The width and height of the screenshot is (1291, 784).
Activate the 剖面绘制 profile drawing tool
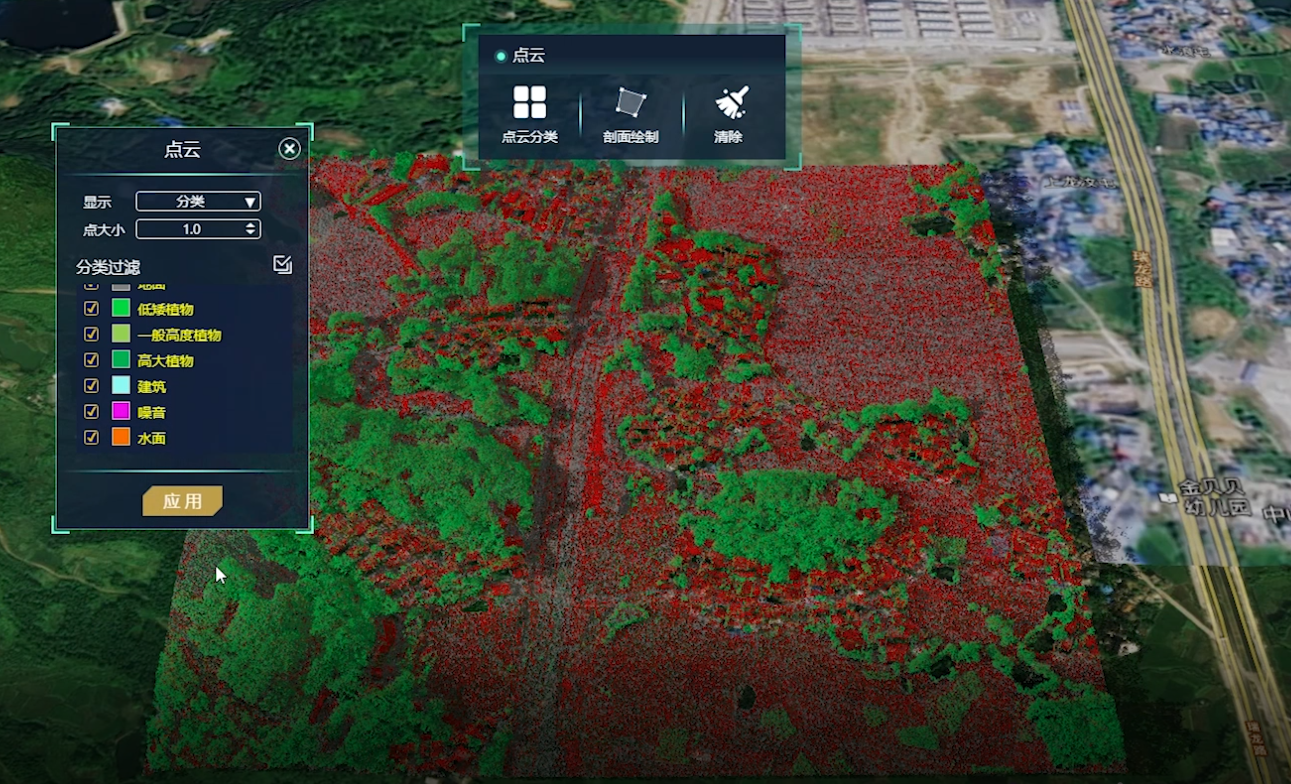point(631,113)
